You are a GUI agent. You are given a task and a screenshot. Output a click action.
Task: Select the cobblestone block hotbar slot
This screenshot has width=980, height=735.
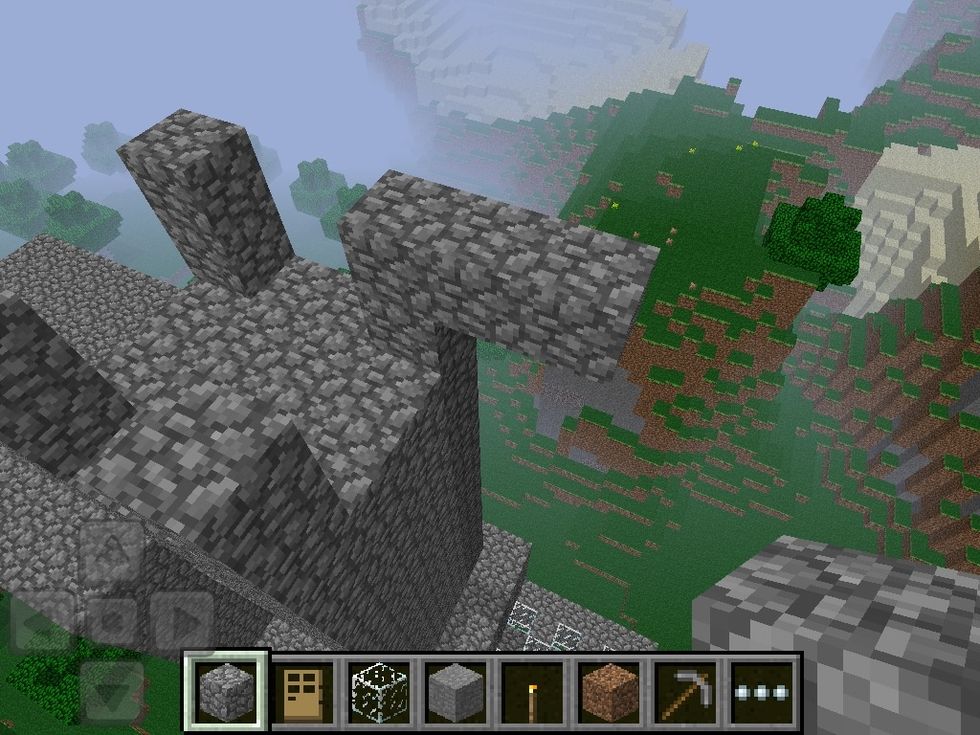click(226, 691)
